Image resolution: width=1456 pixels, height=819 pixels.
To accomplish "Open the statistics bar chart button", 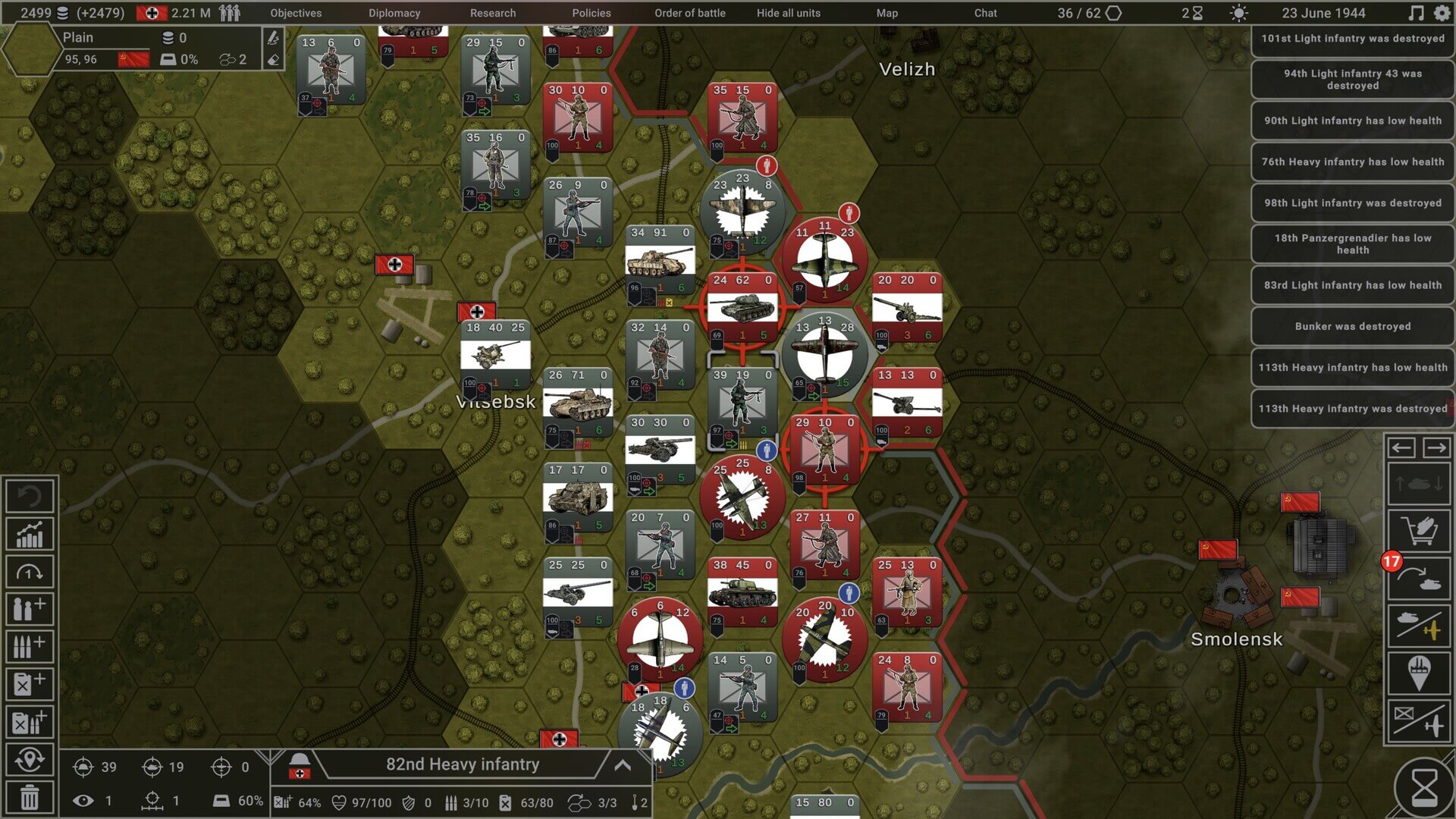I will (30, 535).
